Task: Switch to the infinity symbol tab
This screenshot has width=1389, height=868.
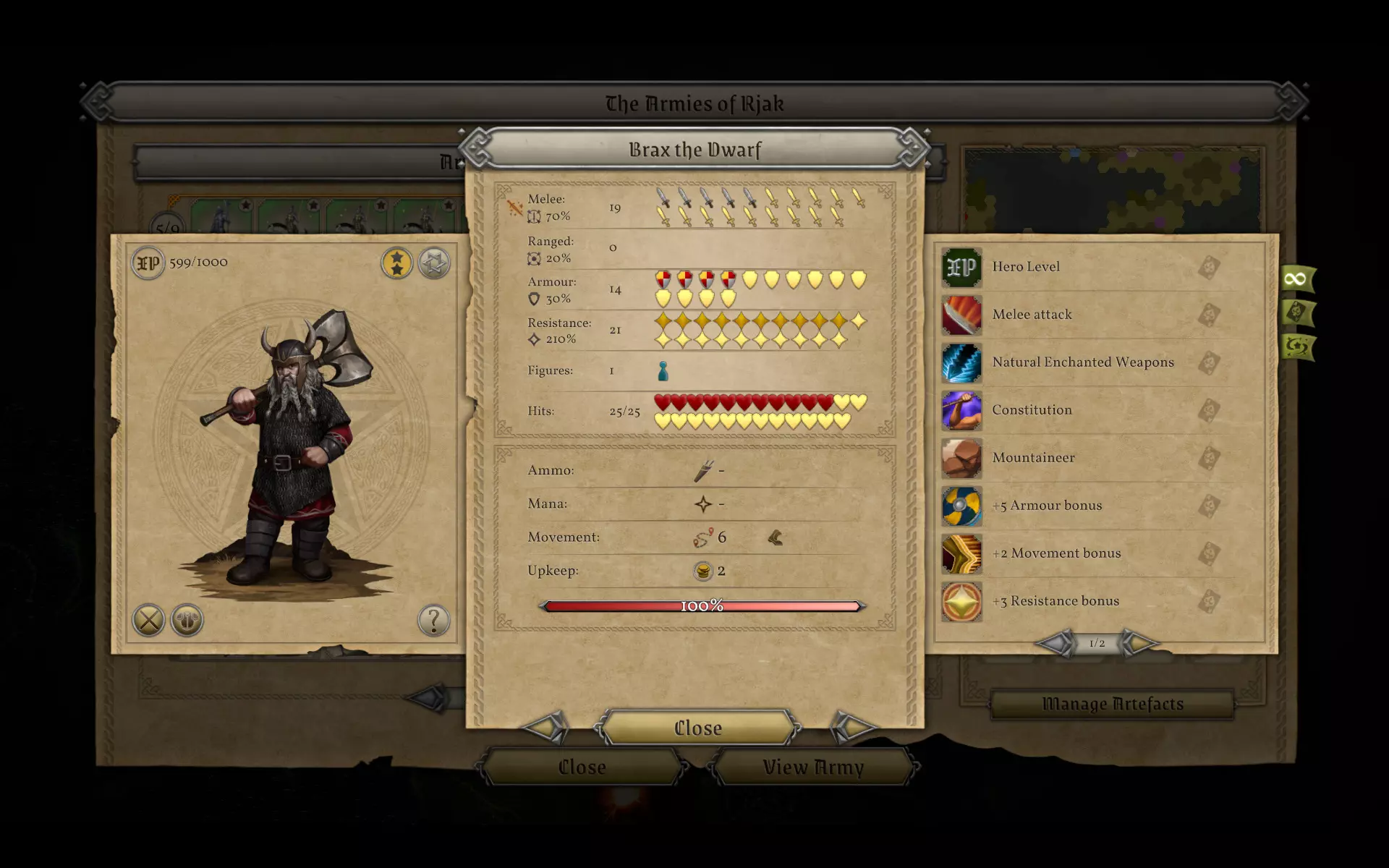Action: (x=1296, y=278)
